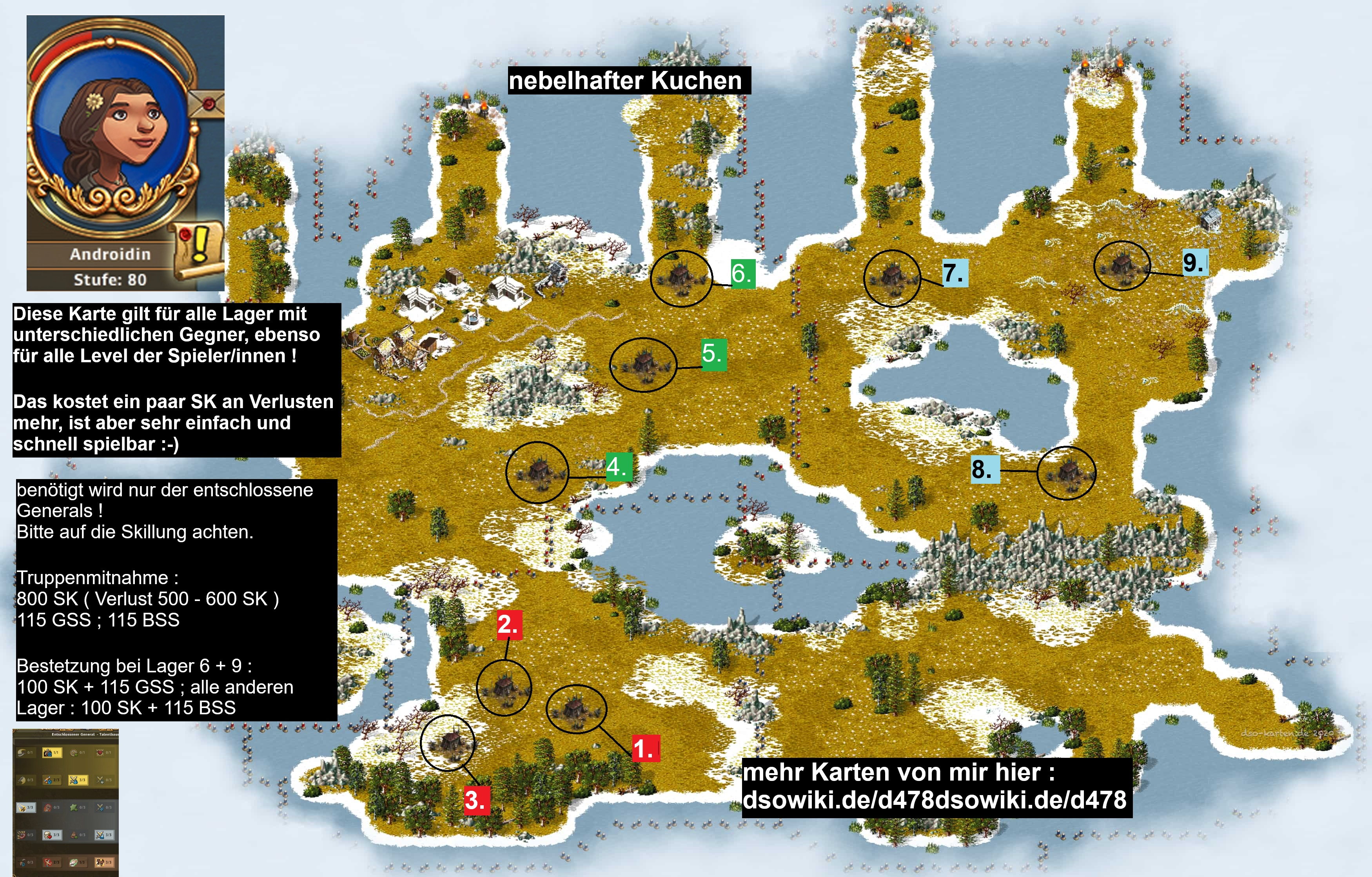This screenshot has height=877, width=1372.
Task: Open the general talent tree thumbnail
Action: point(65,802)
